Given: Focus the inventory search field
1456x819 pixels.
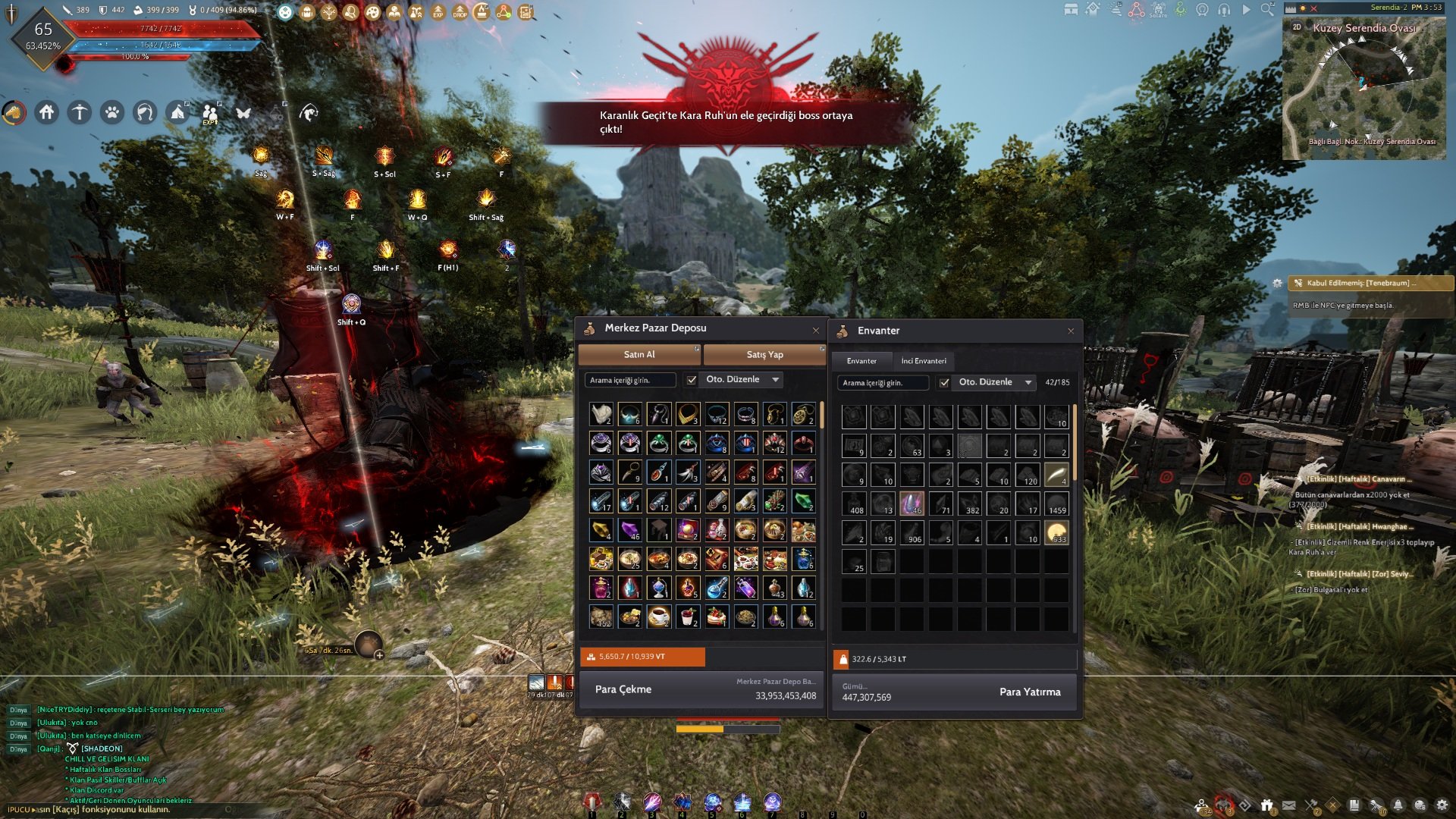Looking at the screenshot, I should pyautogui.click(x=883, y=383).
